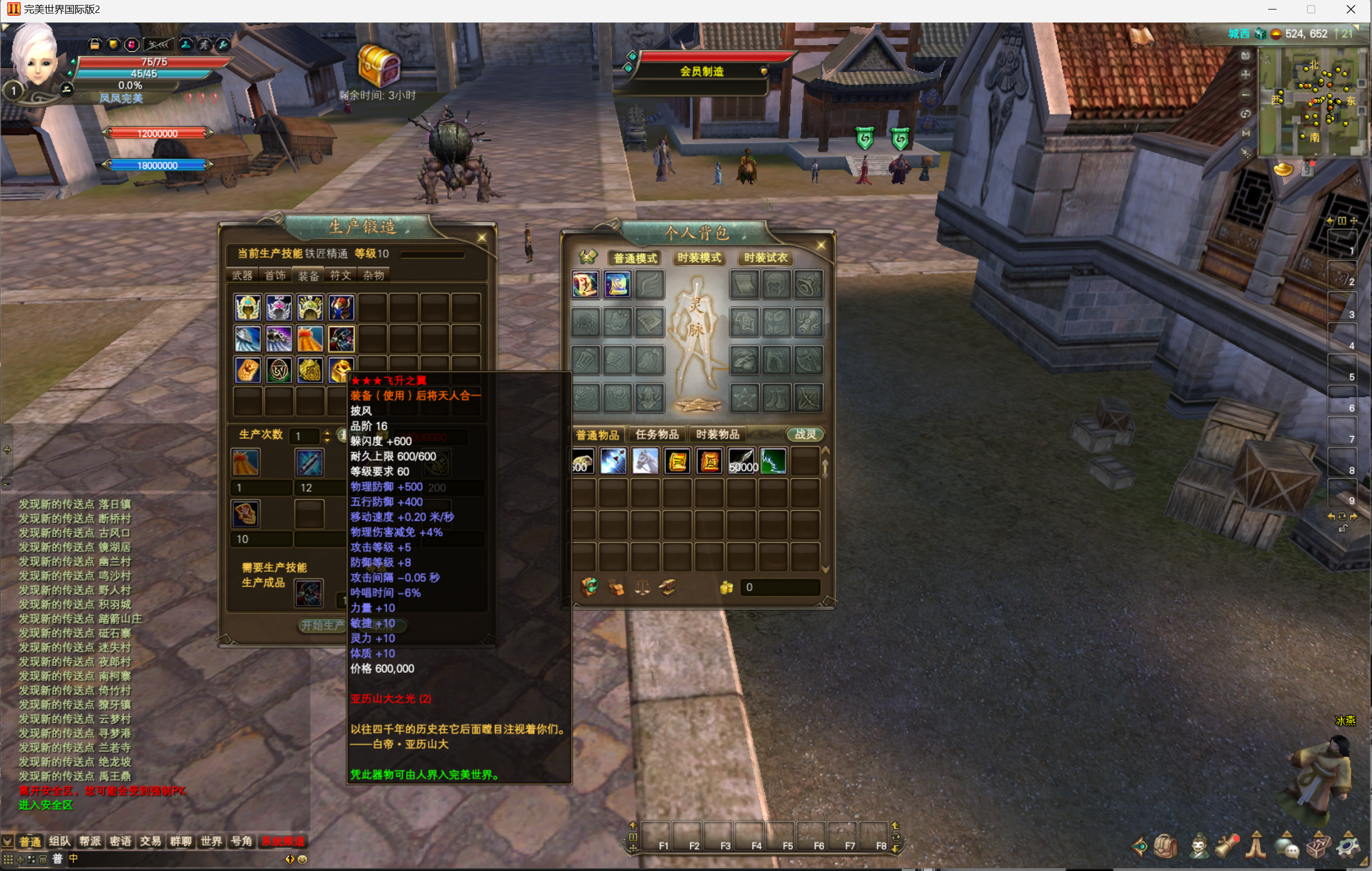This screenshot has width=1372, height=871.
Task: Open the 时装物品 bag tab
Action: (717, 434)
